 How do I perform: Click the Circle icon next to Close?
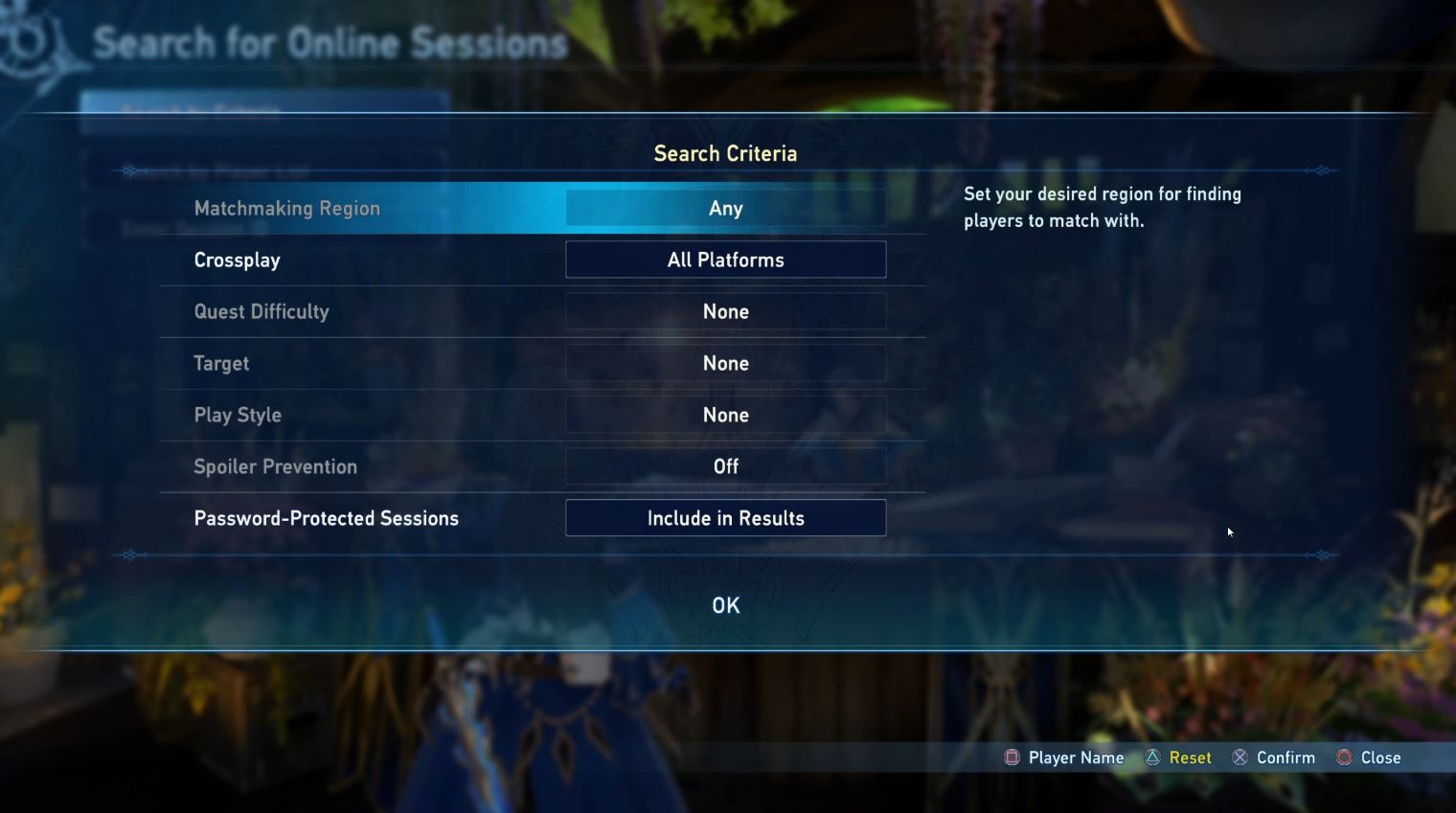pyautogui.click(x=1345, y=757)
